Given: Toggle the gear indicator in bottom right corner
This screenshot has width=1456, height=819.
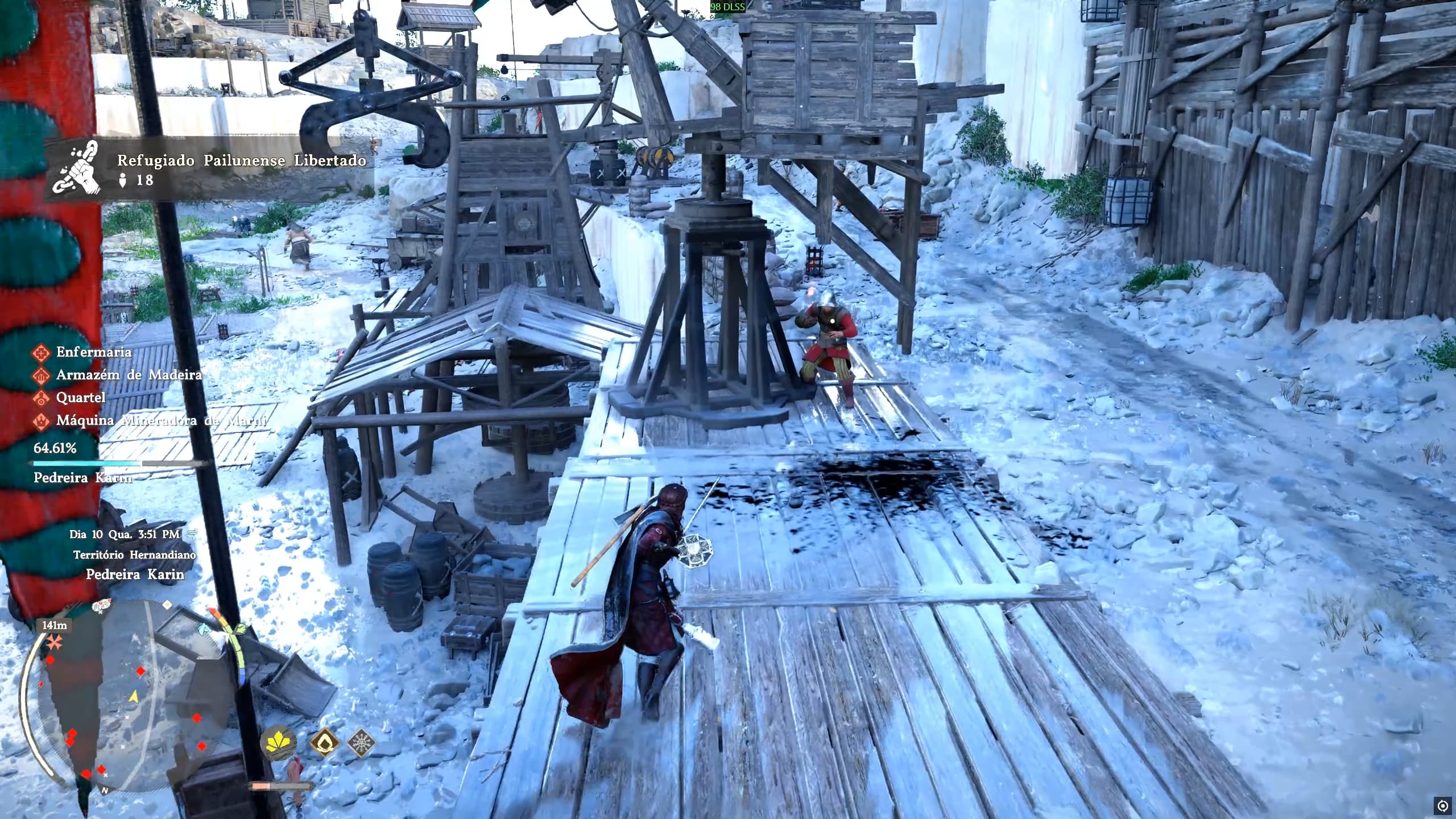Looking at the screenshot, I should (1443, 805).
